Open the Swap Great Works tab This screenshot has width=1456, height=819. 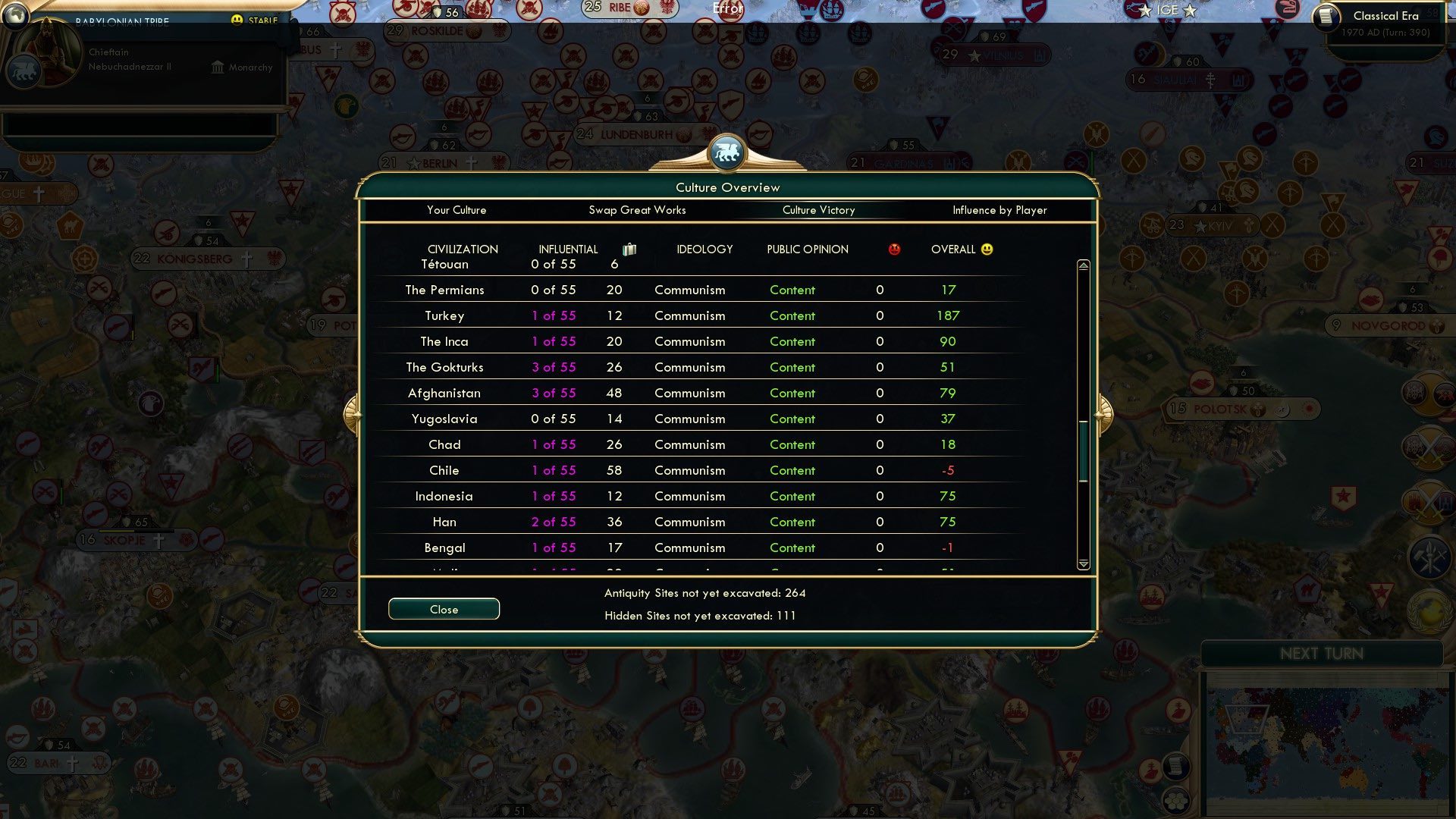[638, 210]
